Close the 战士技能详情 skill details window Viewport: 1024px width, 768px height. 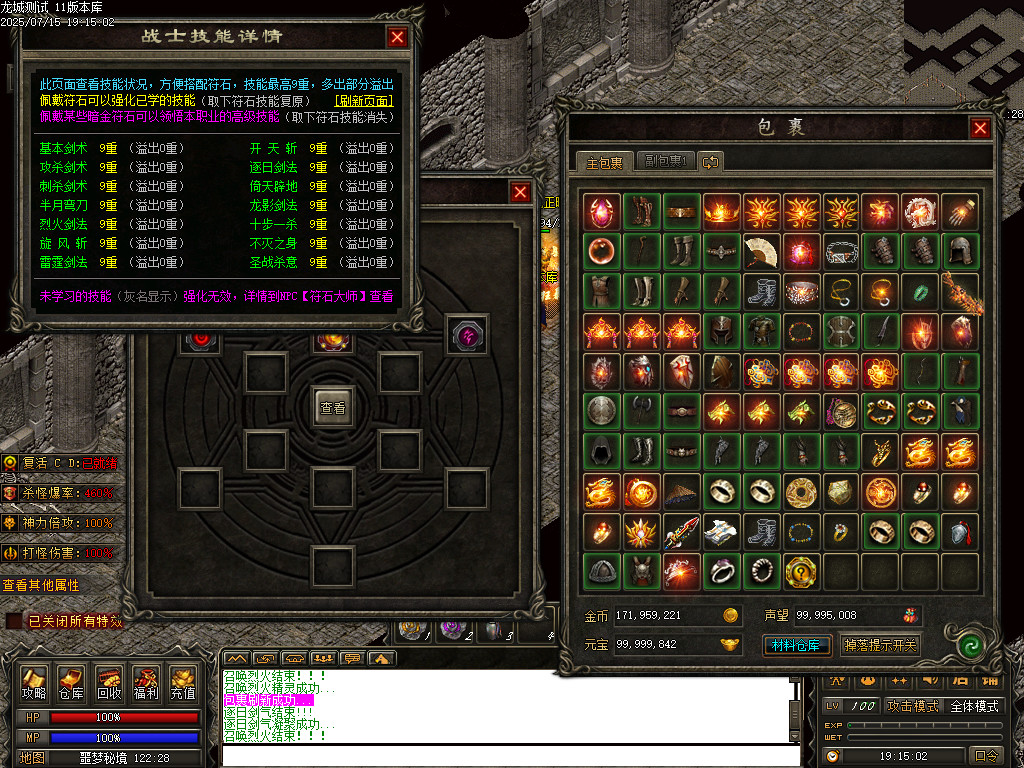point(398,37)
